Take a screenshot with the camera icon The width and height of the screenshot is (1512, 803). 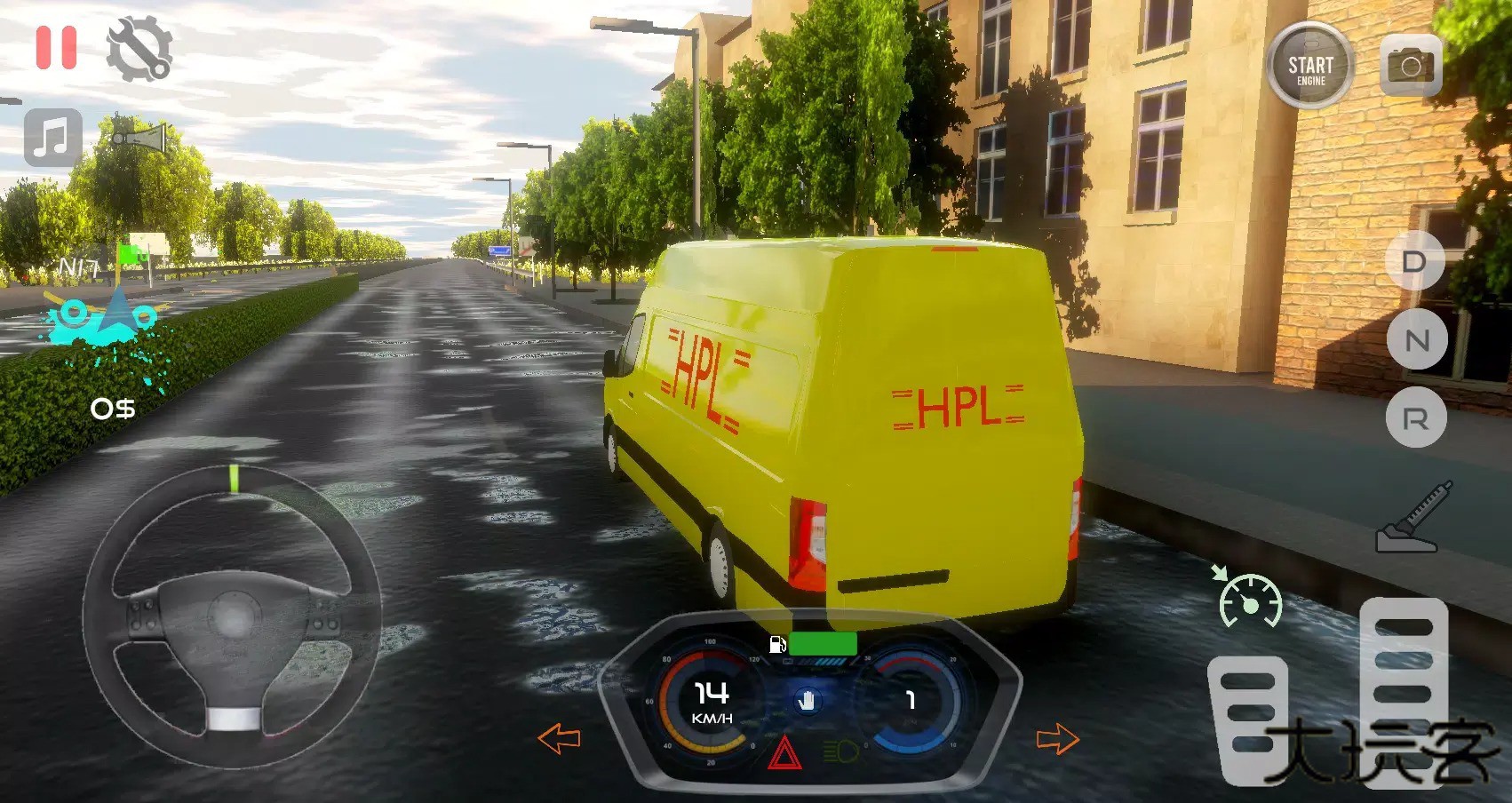coord(1411,64)
